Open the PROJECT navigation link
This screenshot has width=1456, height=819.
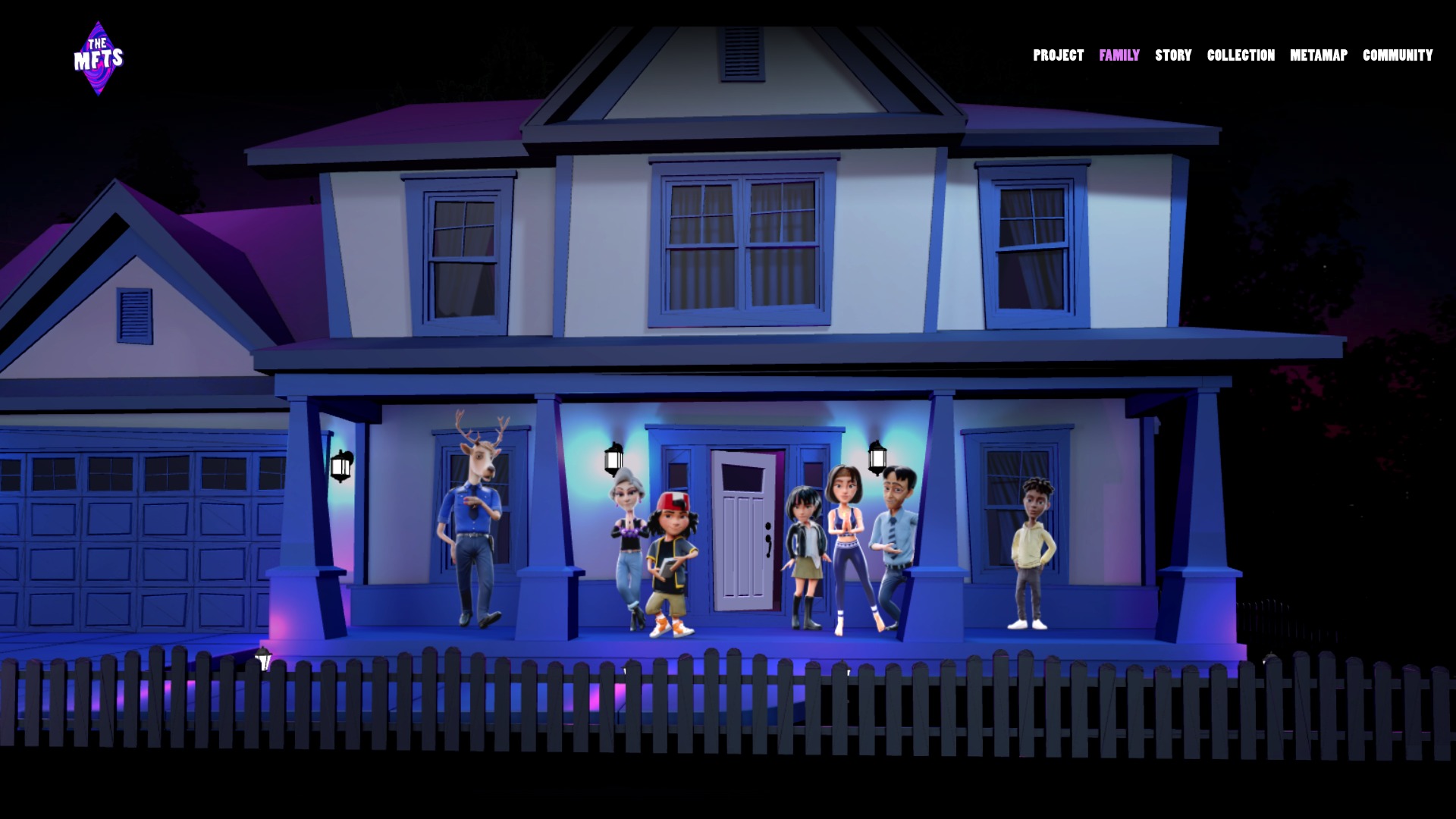pos(1058,55)
